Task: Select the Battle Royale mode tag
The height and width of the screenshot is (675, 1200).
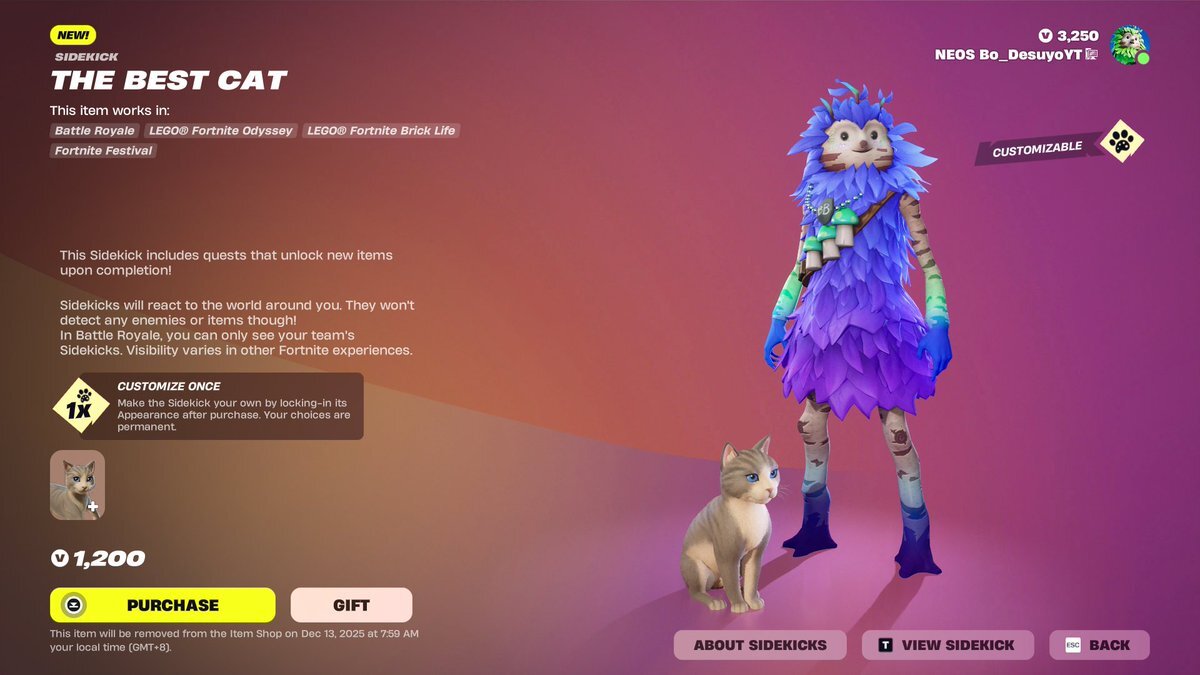Action: pos(95,131)
